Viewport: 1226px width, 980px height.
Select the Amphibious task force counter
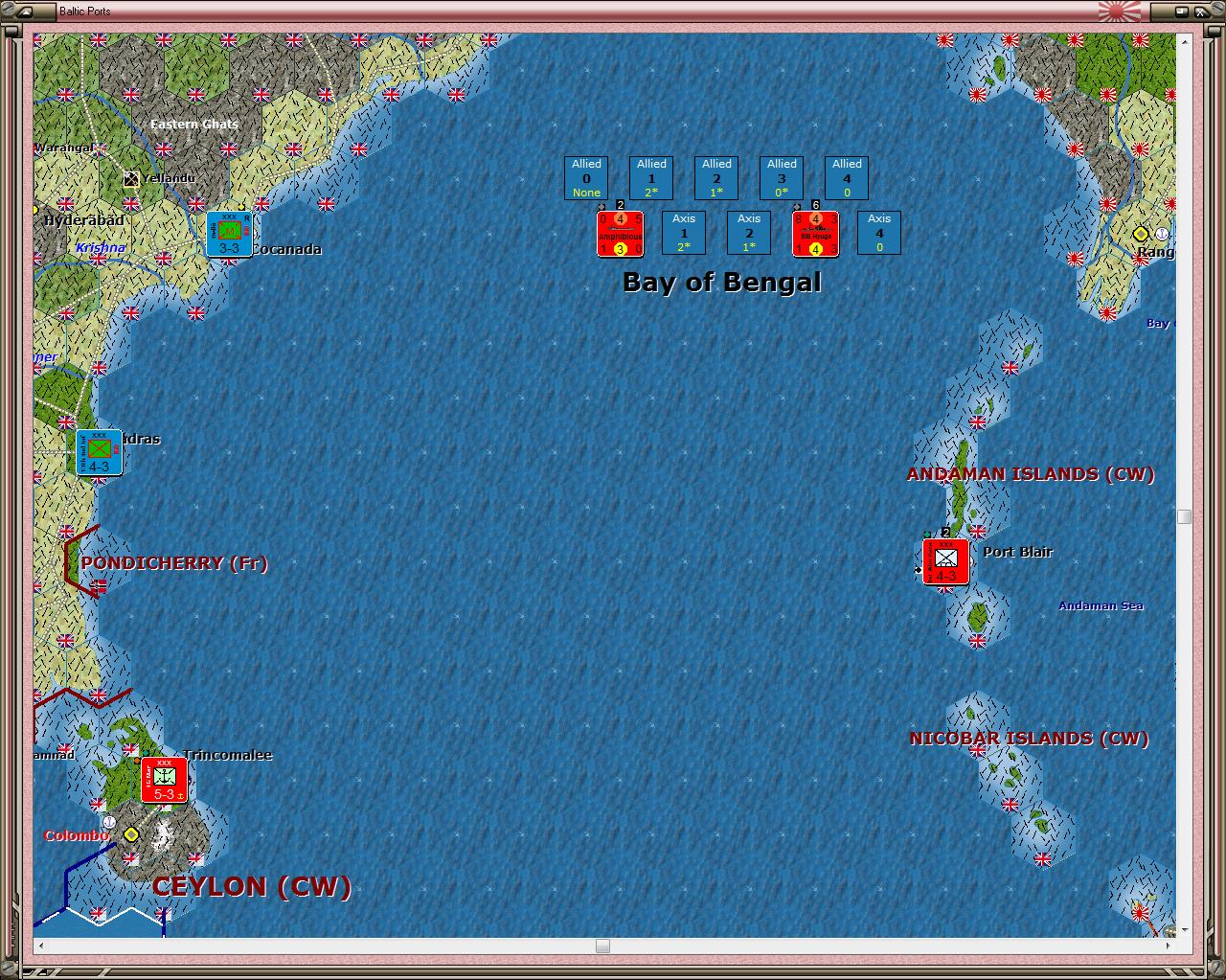(x=619, y=234)
